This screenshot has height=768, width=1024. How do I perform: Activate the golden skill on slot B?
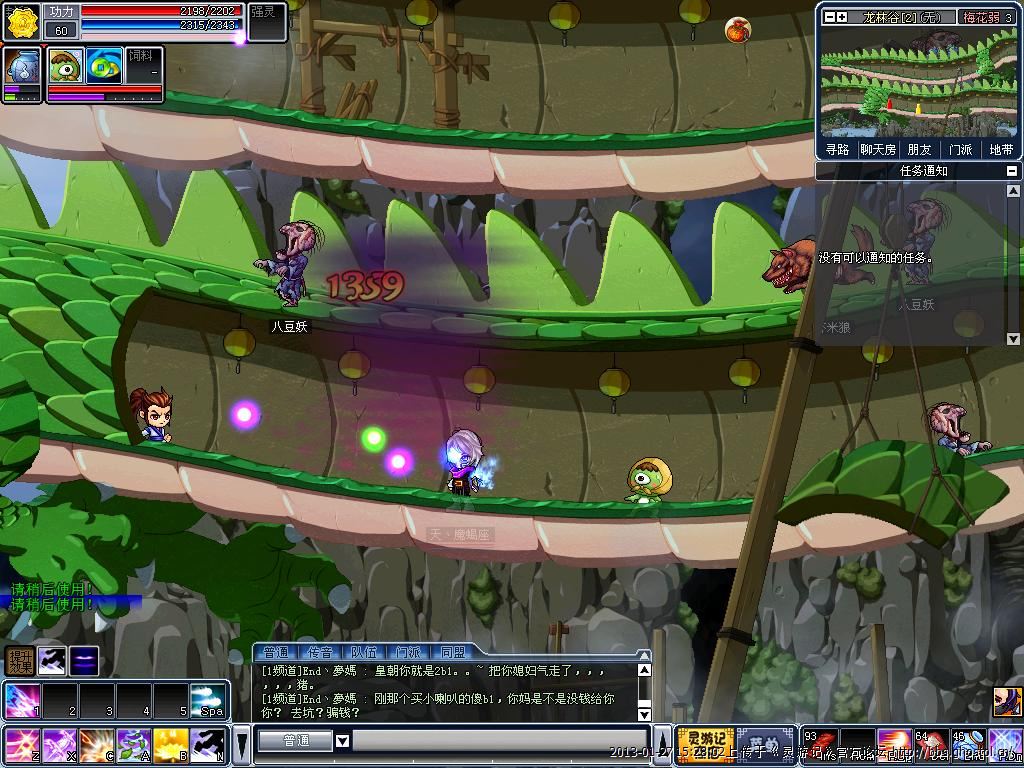click(171, 745)
